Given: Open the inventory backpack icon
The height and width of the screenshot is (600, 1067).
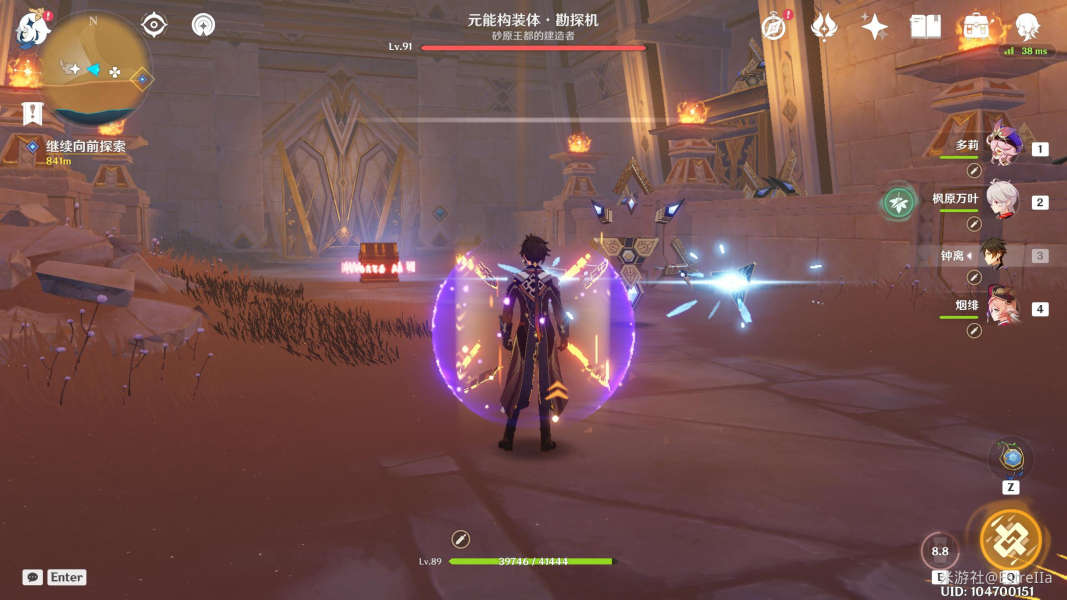Looking at the screenshot, I should click(975, 27).
